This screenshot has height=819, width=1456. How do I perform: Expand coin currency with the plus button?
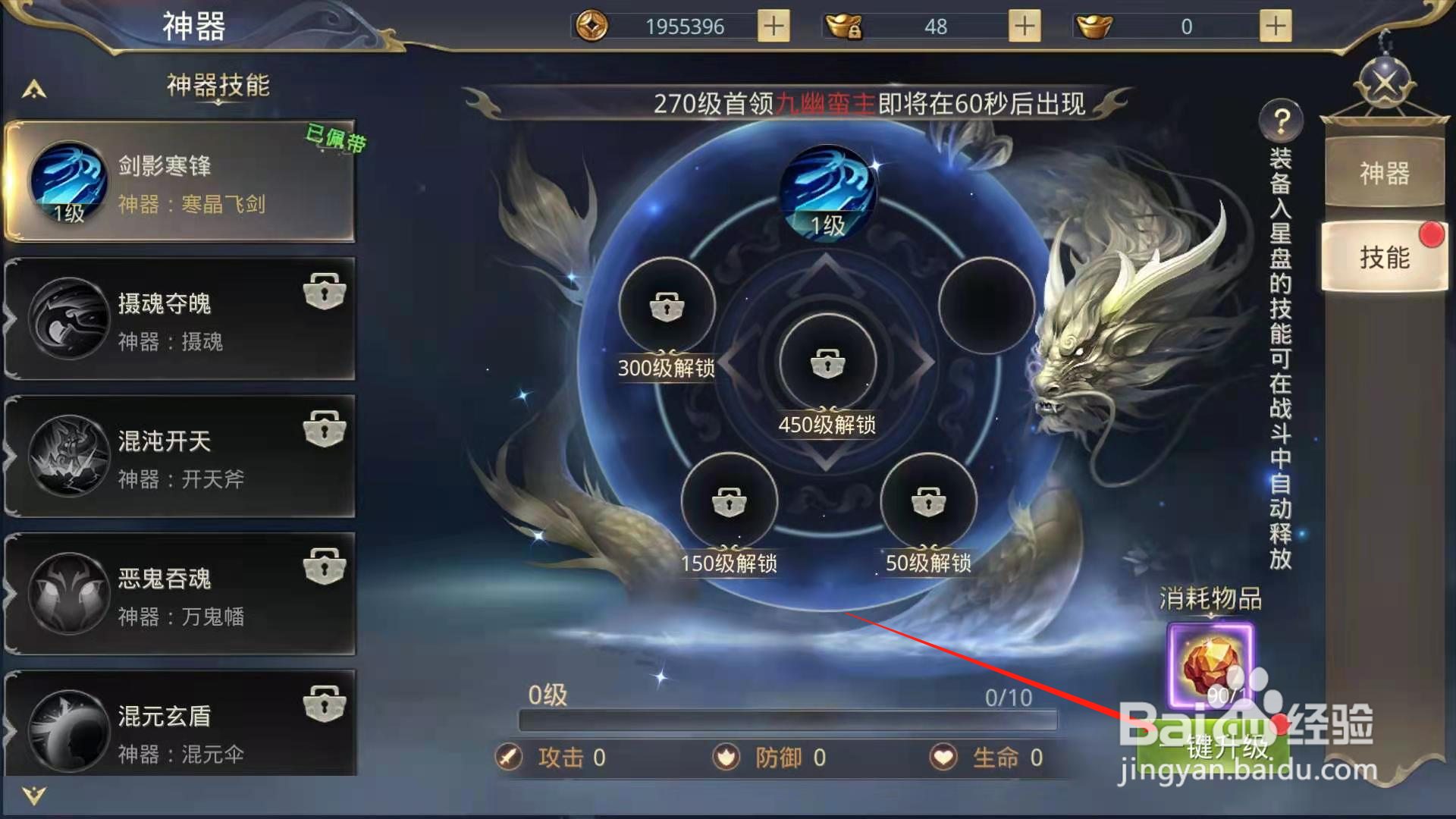click(x=772, y=26)
